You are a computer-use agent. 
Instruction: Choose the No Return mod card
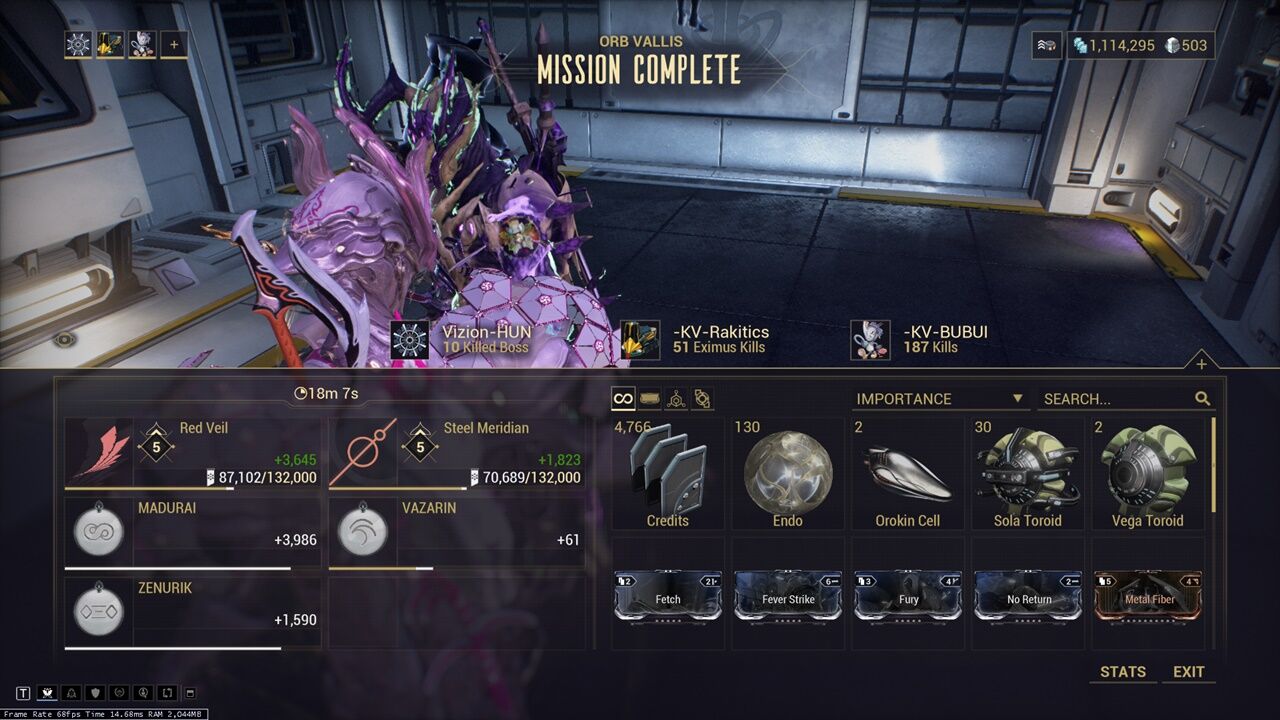(1028, 596)
